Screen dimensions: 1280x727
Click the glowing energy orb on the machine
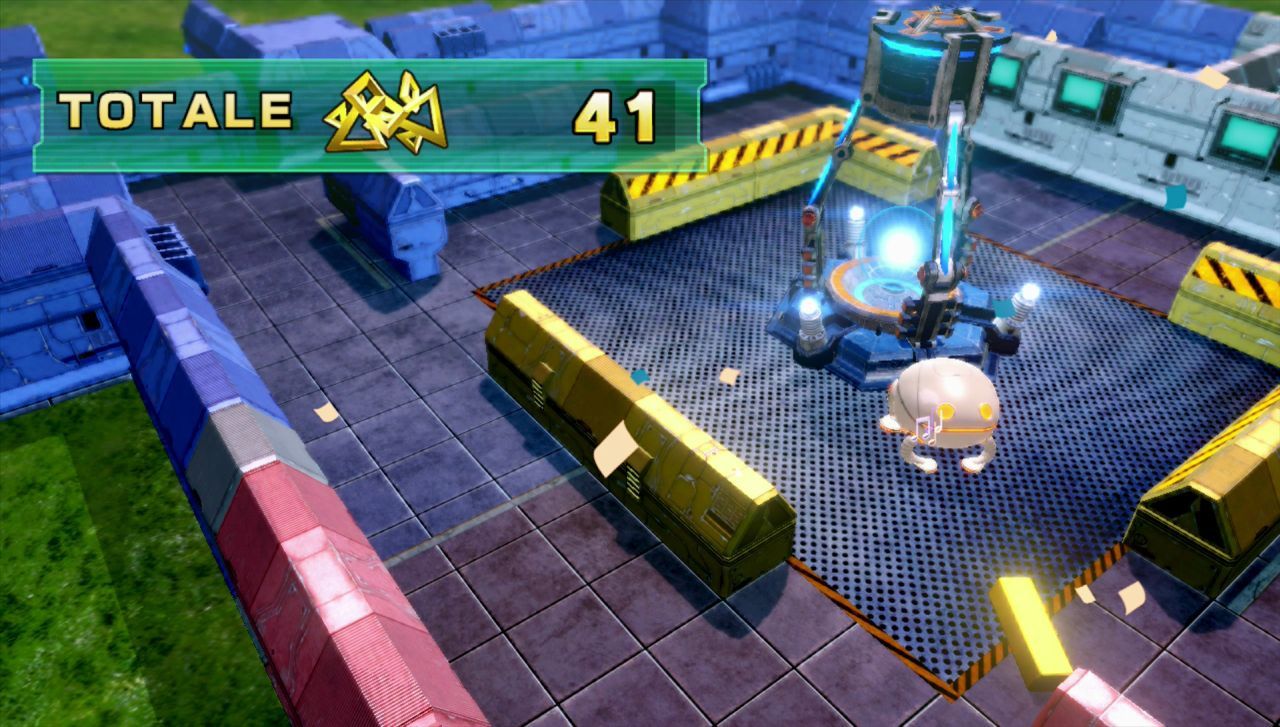pyautogui.click(x=893, y=237)
